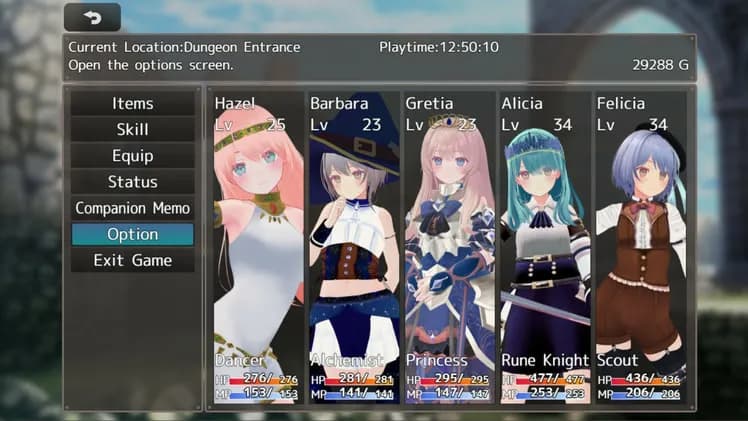
Task: Choose Exit Game
Action: [x=133, y=260]
